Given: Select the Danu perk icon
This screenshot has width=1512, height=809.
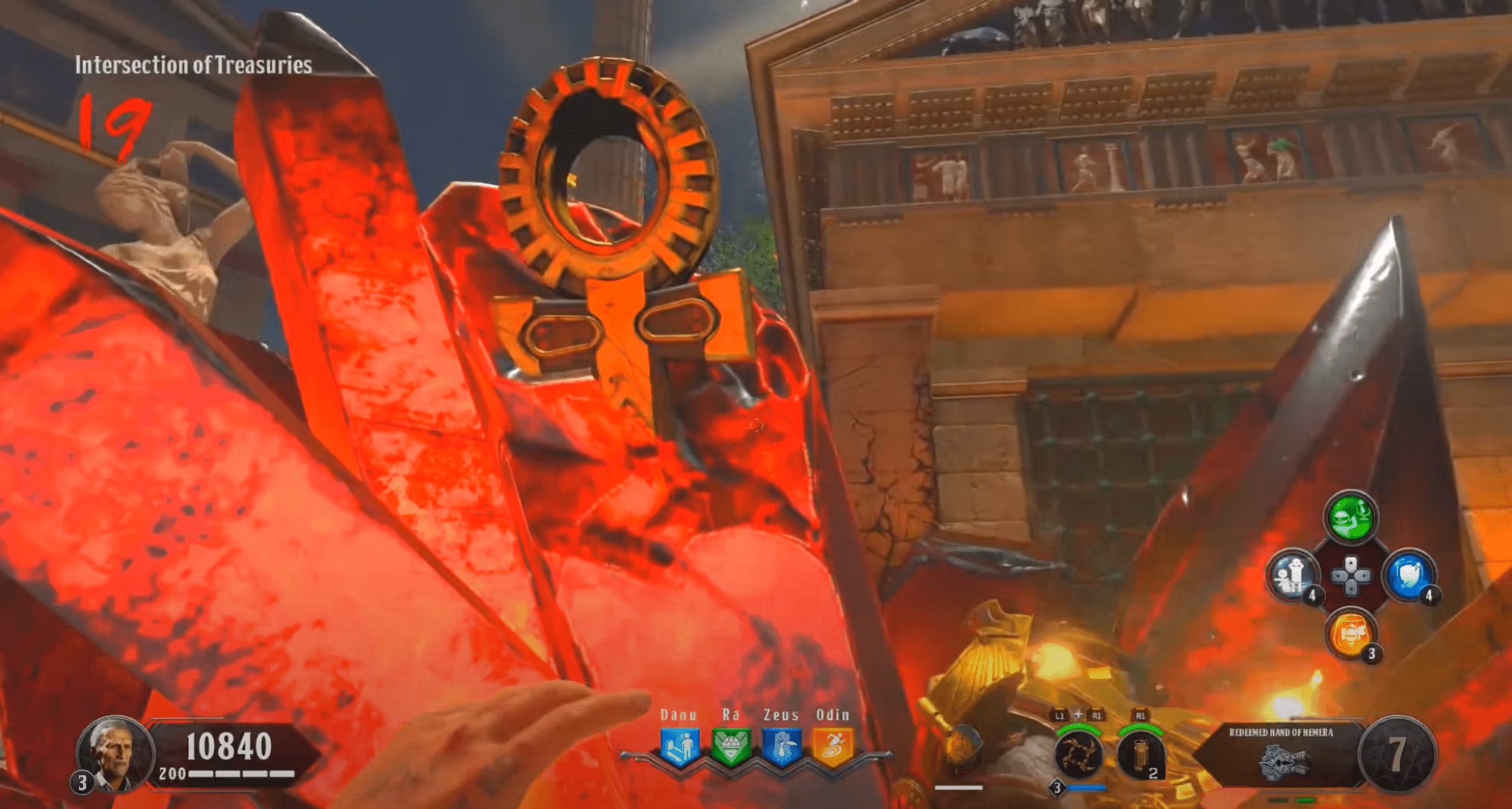Looking at the screenshot, I should [x=680, y=747].
